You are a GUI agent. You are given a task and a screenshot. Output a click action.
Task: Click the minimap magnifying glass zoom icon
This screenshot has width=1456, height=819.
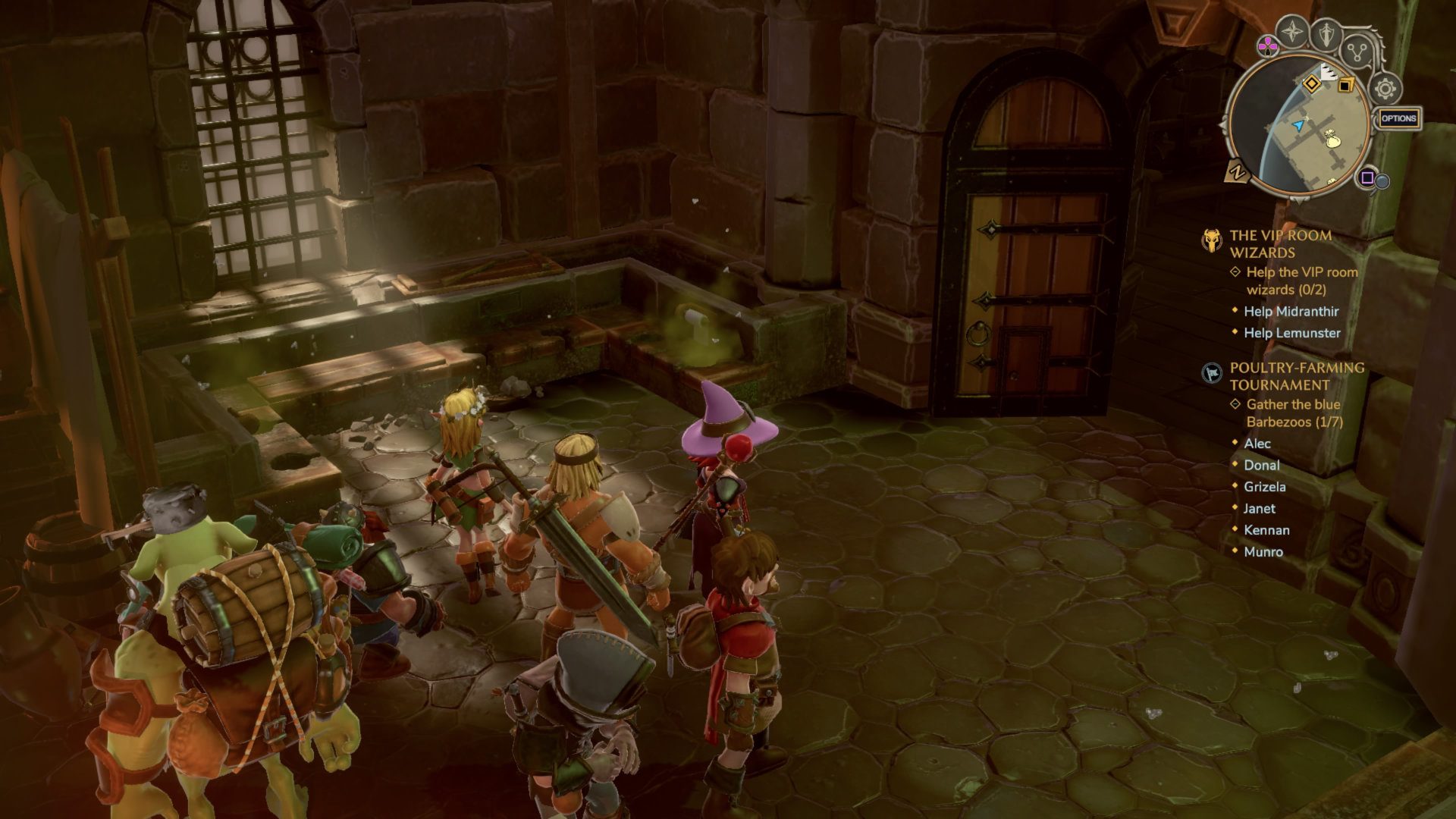pos(1382,181)
